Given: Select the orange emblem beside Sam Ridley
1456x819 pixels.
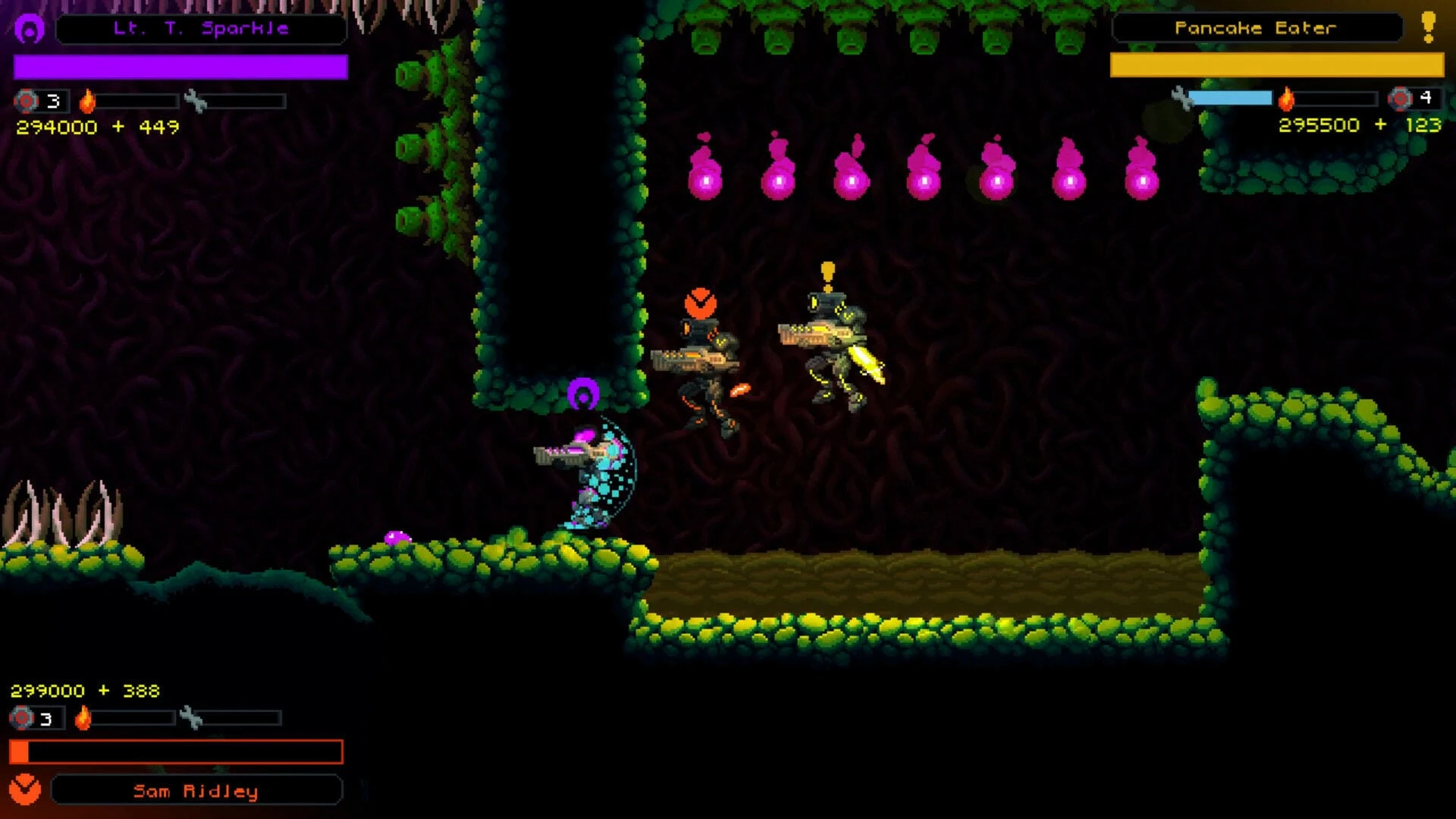Looking at the screenshot, I should click(x=25, y=789).
